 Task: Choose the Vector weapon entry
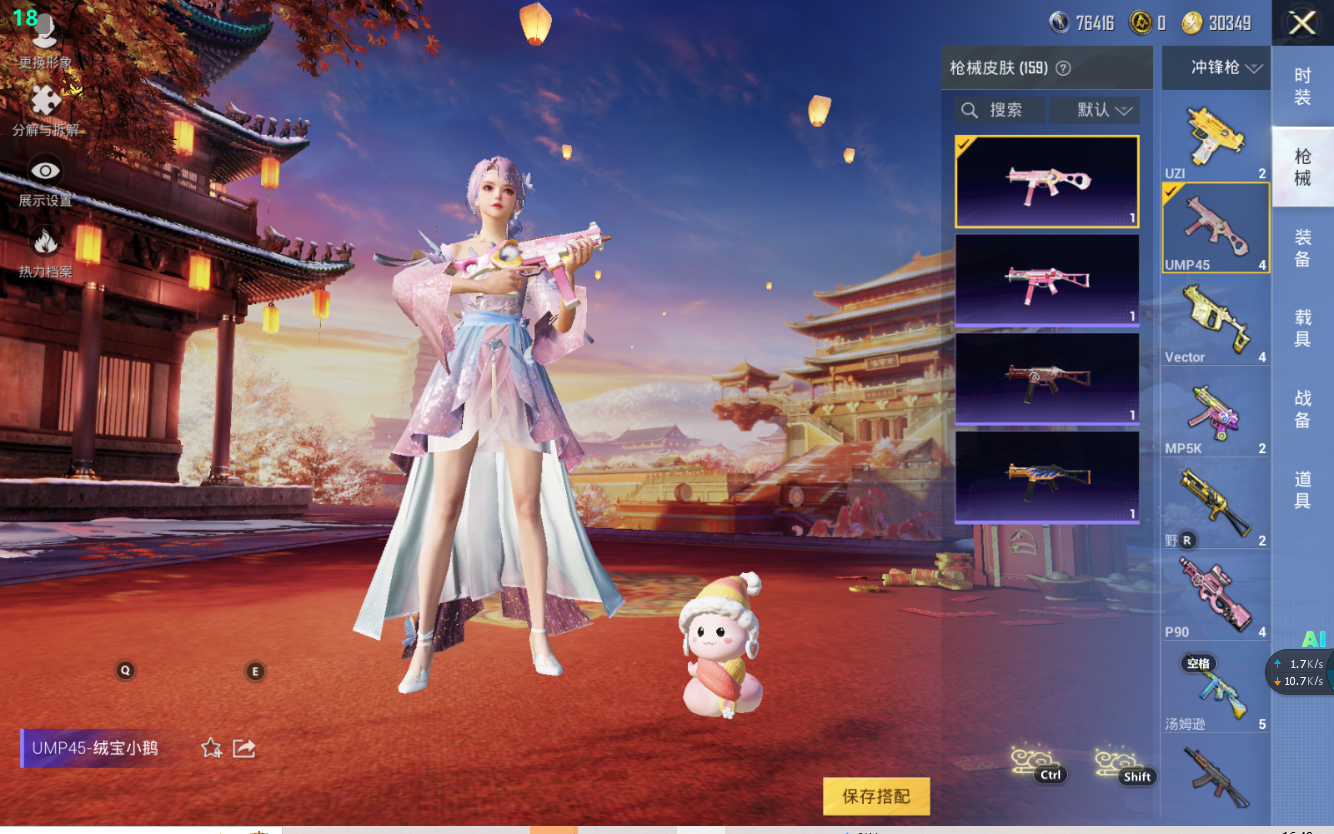coord(1215,322)
